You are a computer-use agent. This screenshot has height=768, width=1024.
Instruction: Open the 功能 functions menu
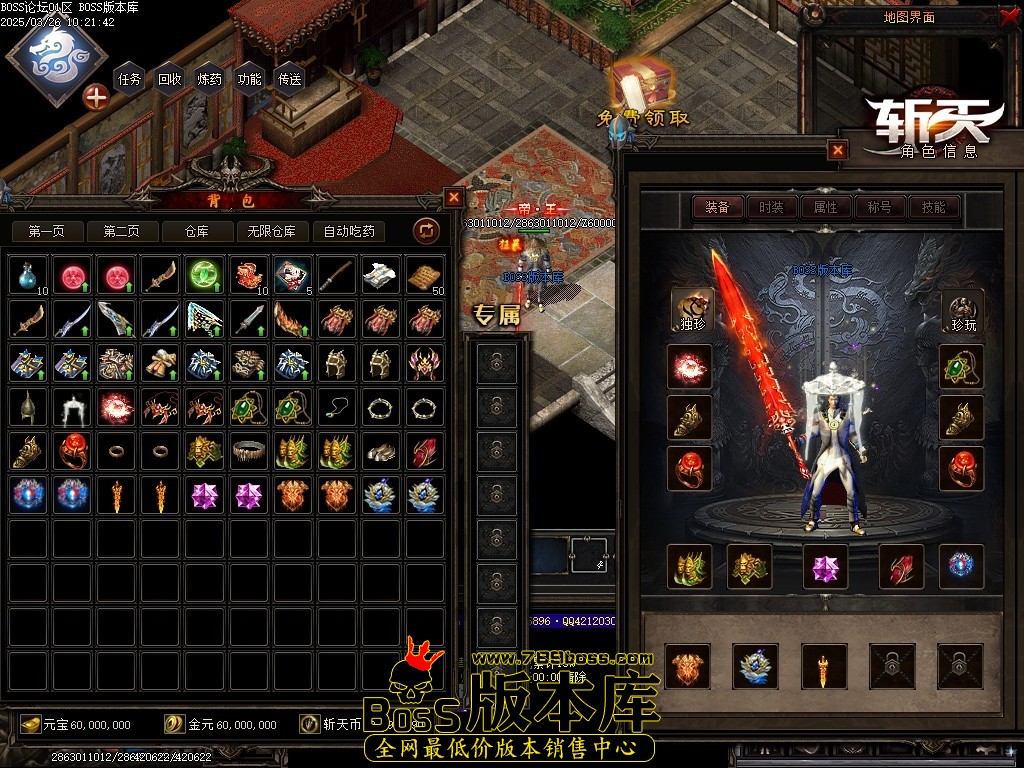[249, 79]
